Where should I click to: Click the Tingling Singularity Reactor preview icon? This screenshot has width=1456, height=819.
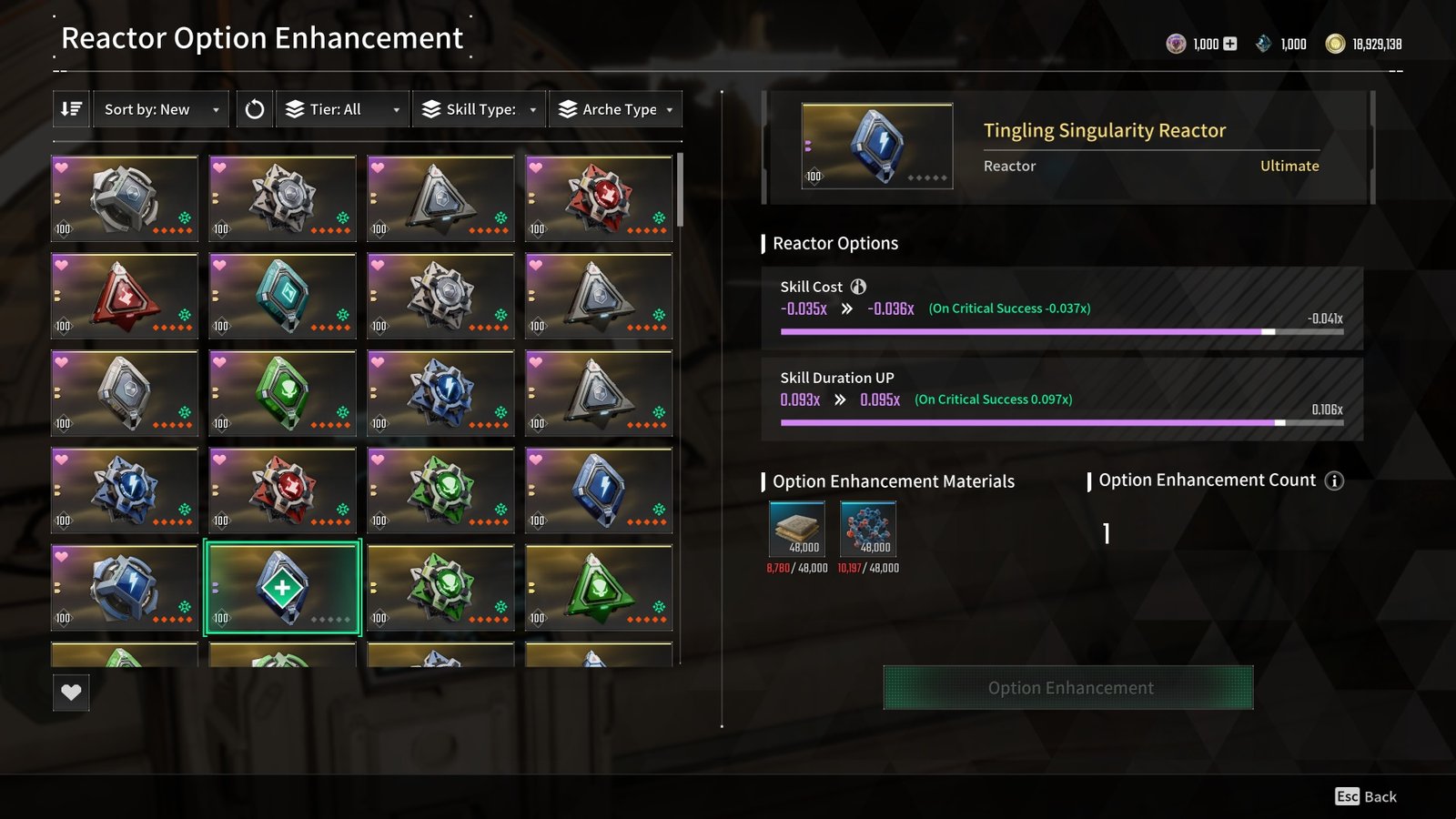pos(877,146)
